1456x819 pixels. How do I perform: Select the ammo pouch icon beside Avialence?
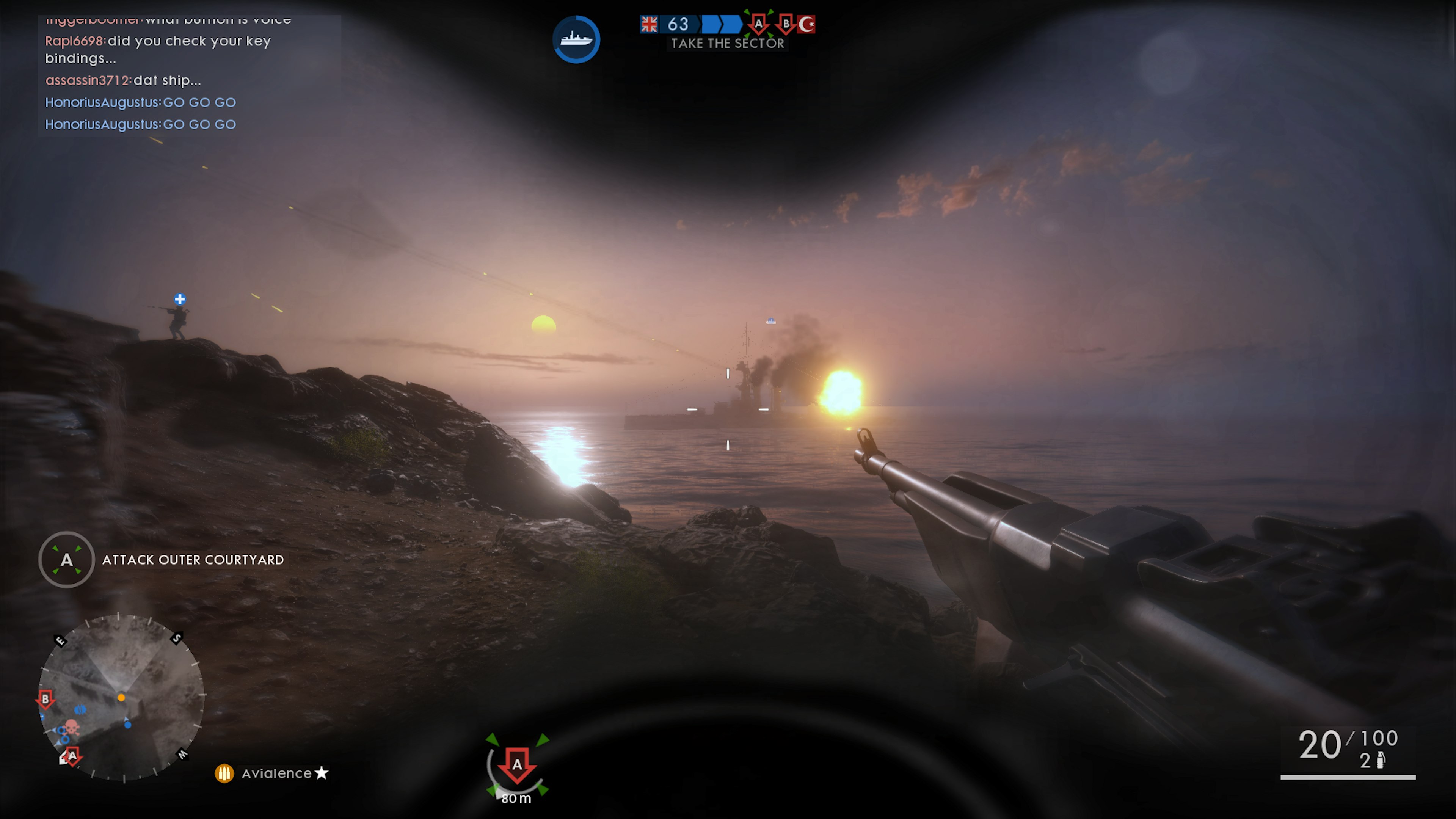(225, 773)
